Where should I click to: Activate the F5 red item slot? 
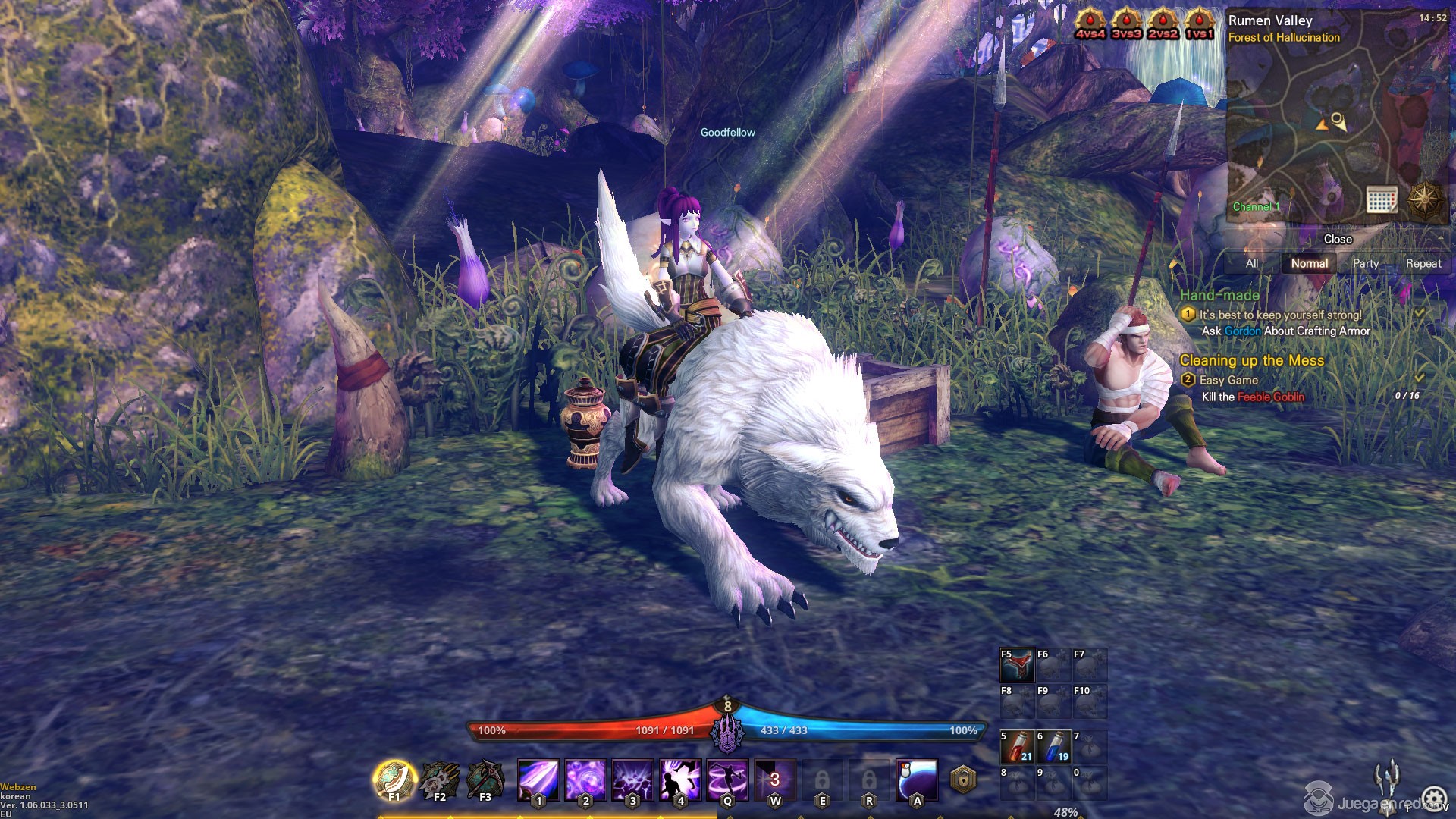[x=1017, y=665]
